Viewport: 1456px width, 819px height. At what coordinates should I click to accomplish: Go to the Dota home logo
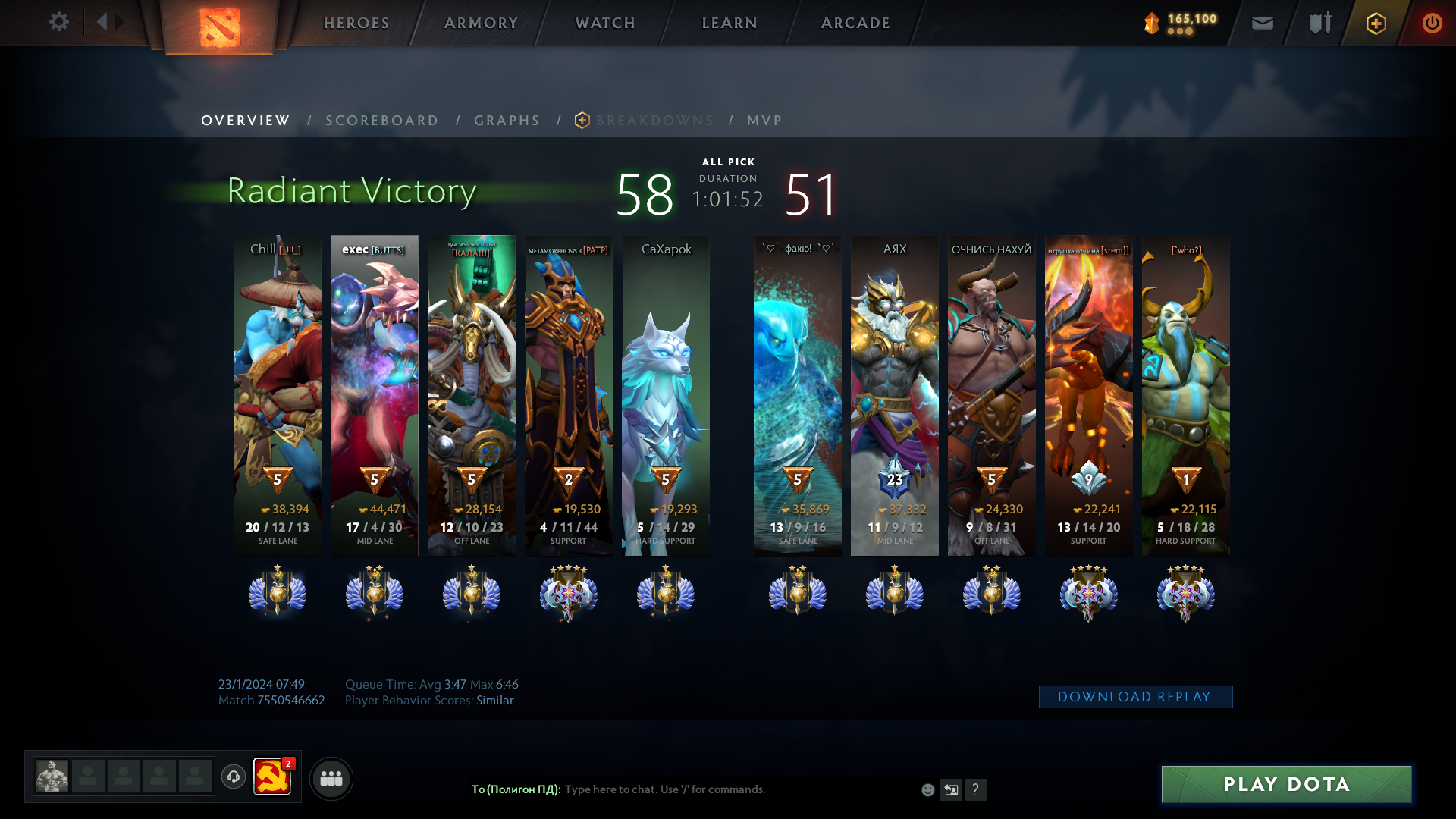click(220, 27)
